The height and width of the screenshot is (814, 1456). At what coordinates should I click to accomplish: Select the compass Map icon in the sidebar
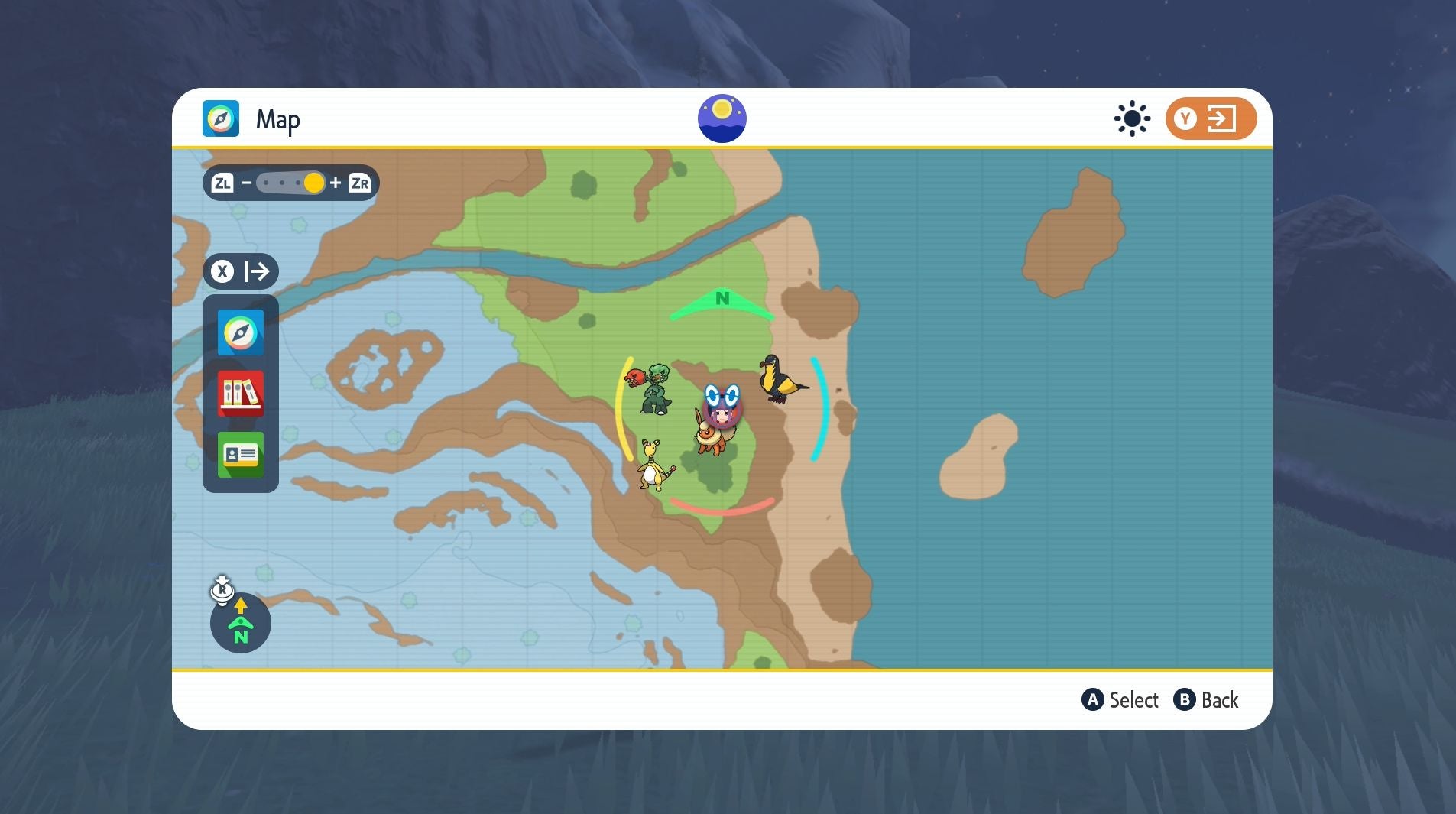[x=240, y=332]
